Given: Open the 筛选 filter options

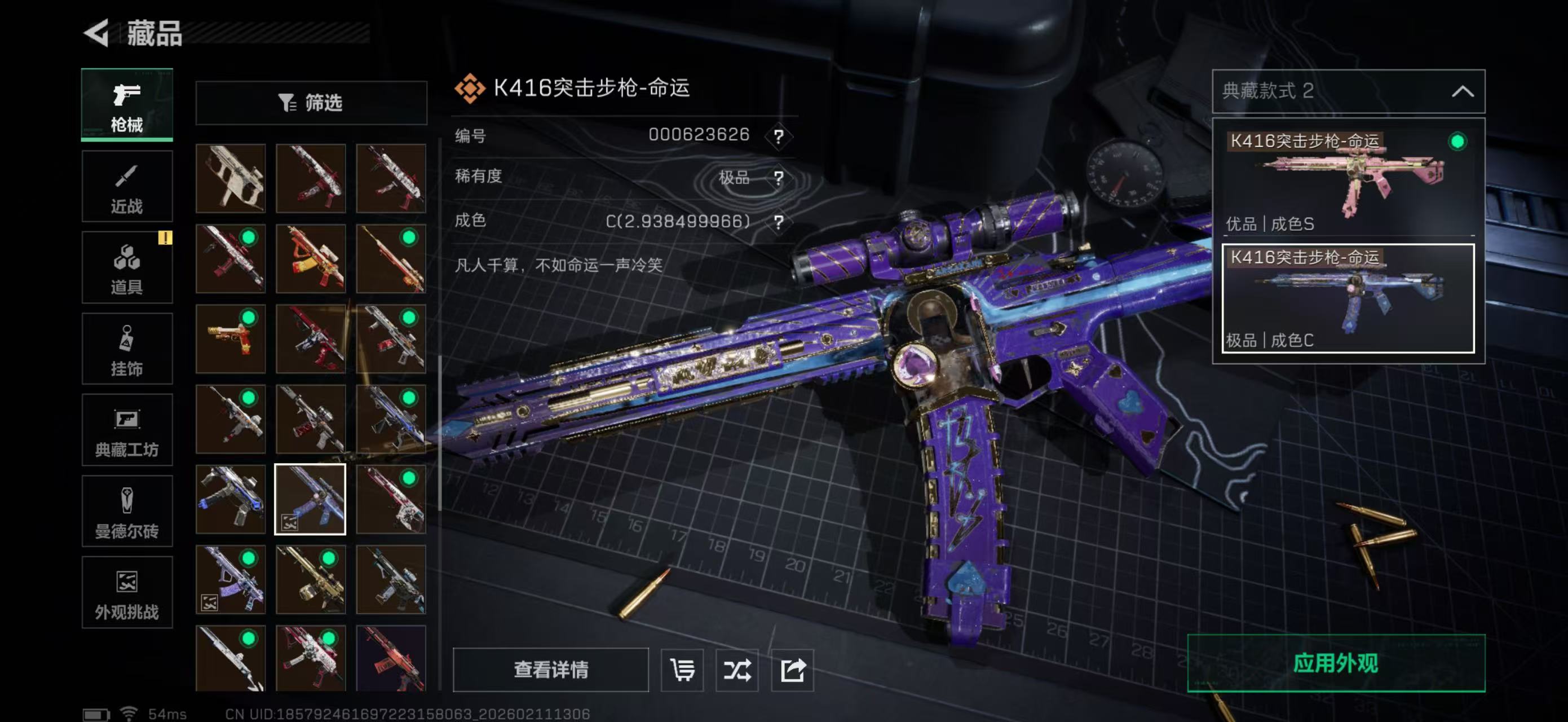Looking at the screenshot, I should click(x=311, y=103).
